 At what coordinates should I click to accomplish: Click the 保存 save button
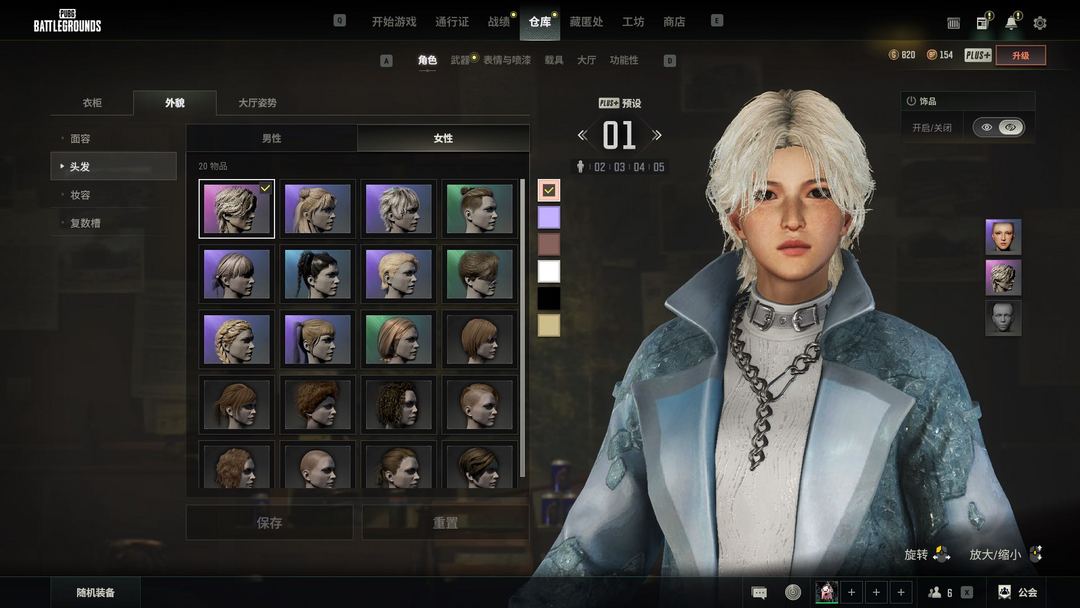click(x=269, y=523)
